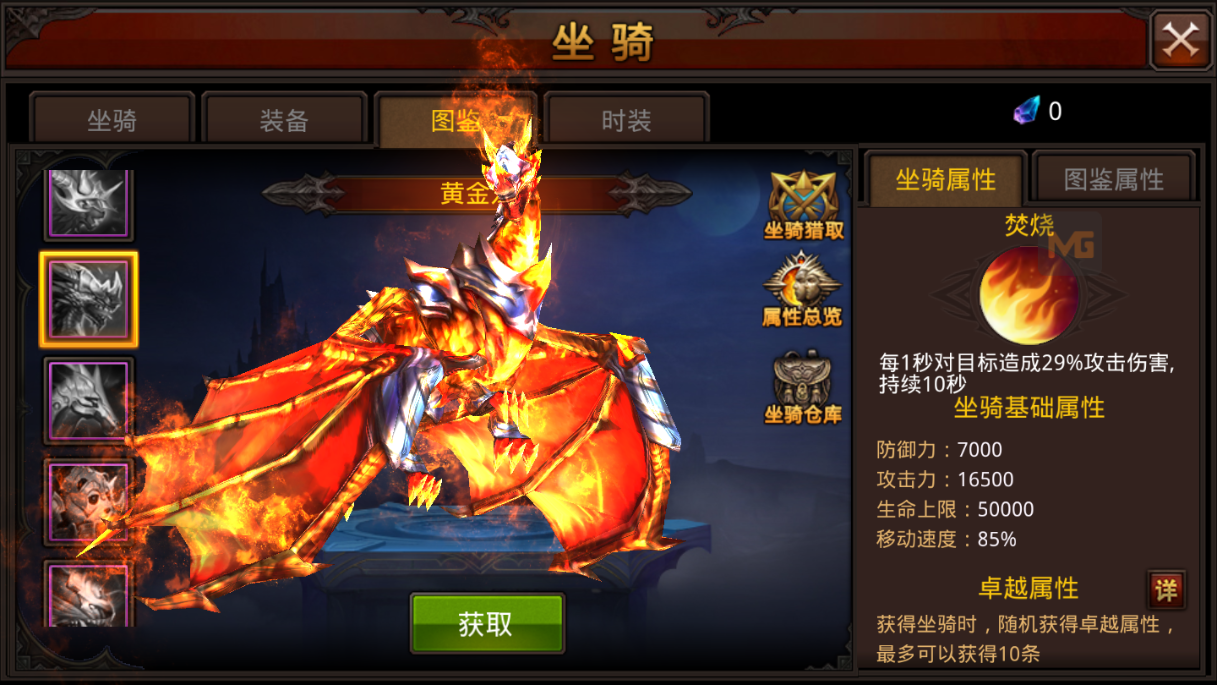Viewport: 1217px width, 685px height.
Task: Click the purple gem currency icon
Action: pos(1027,110)
